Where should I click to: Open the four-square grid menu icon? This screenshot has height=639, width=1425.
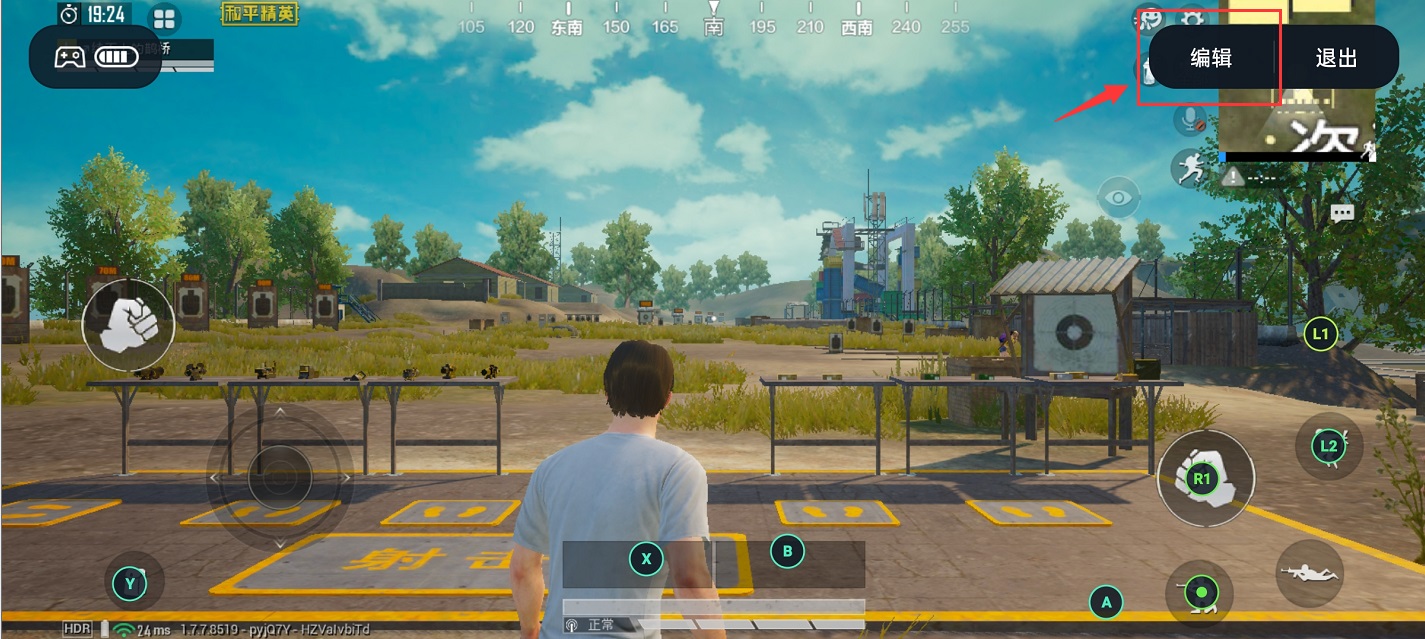(164, 19)
